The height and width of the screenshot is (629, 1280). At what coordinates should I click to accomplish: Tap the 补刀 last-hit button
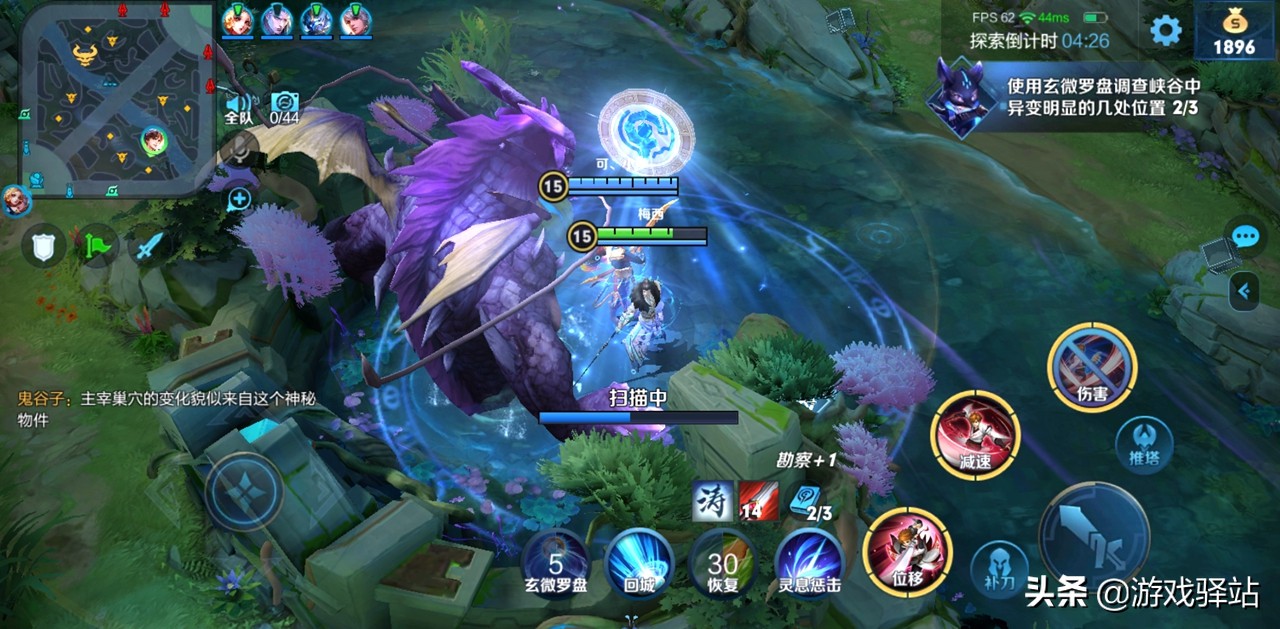pos(999,569)
